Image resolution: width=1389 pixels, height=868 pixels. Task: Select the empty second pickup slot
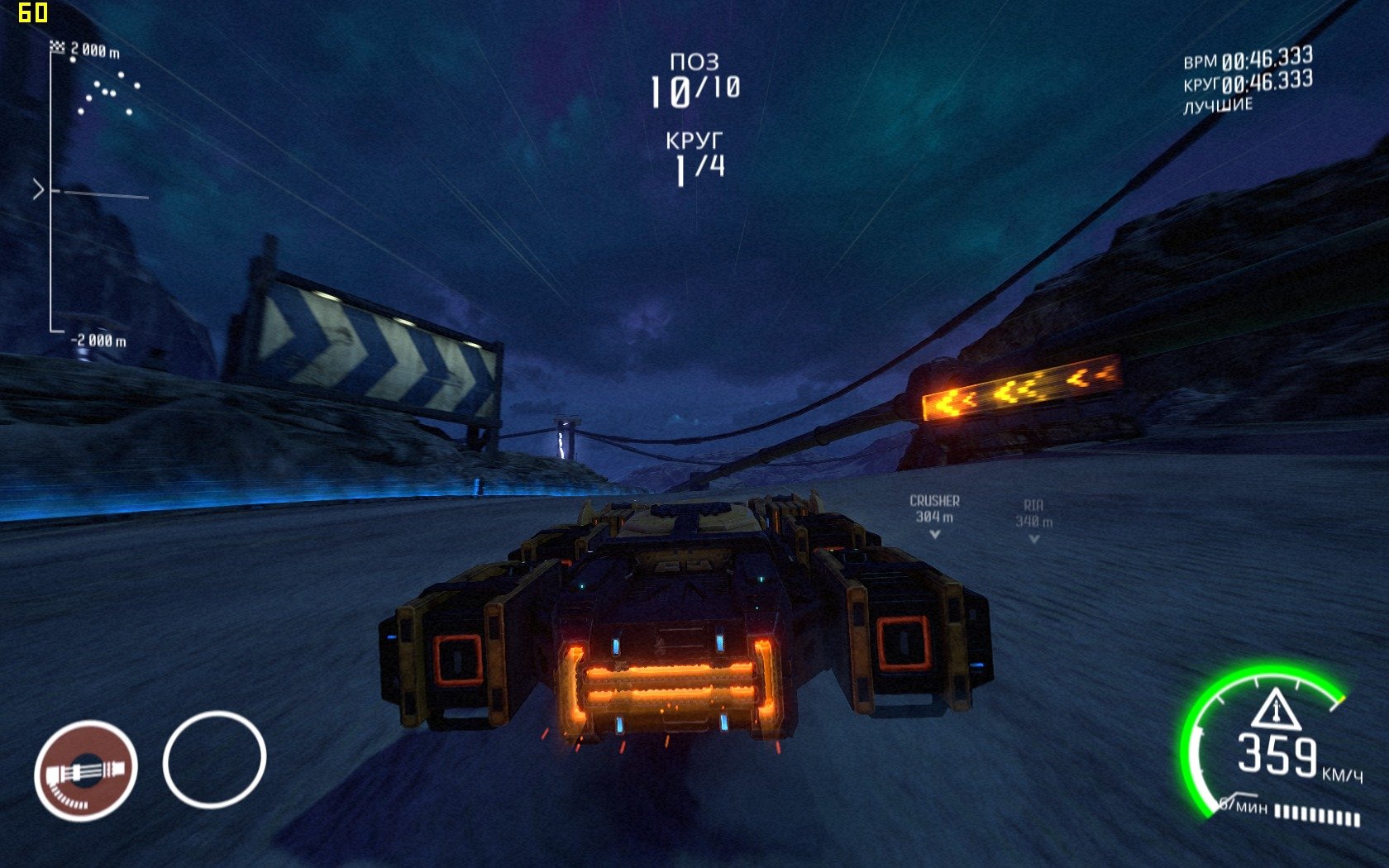point(214,759)
